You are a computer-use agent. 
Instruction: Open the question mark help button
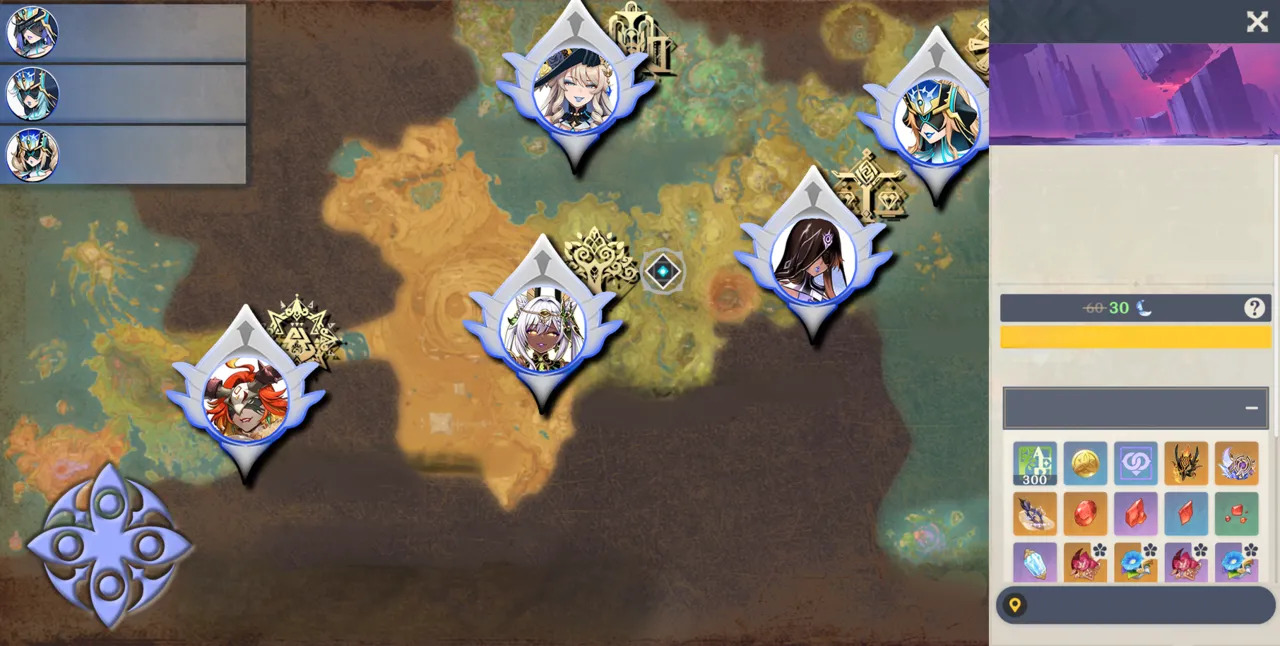coord(1254,308)
